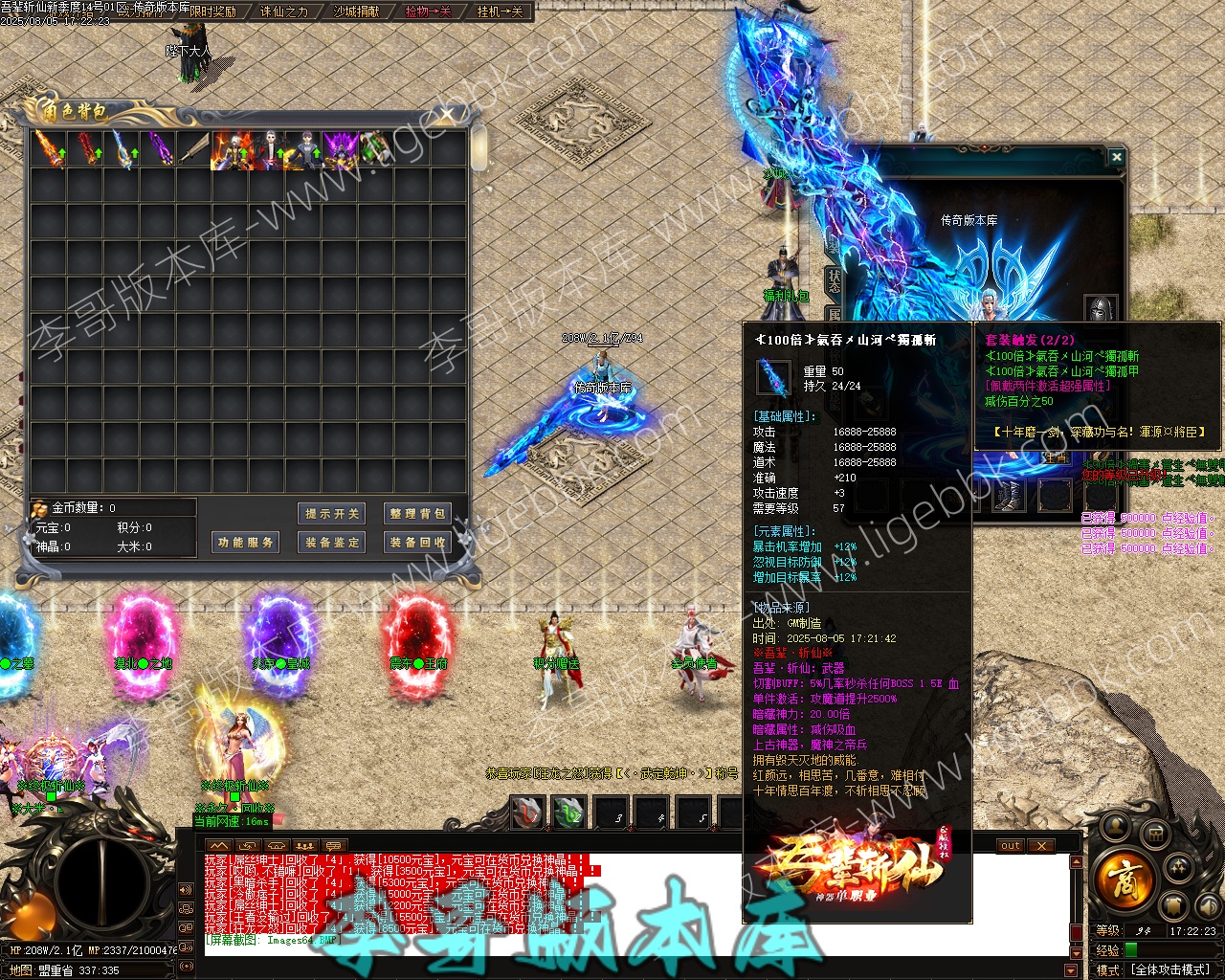Click the 提示开关 tooltip toggle button
This screenshot has height=980, width=1225.
[x=332, y=514]
